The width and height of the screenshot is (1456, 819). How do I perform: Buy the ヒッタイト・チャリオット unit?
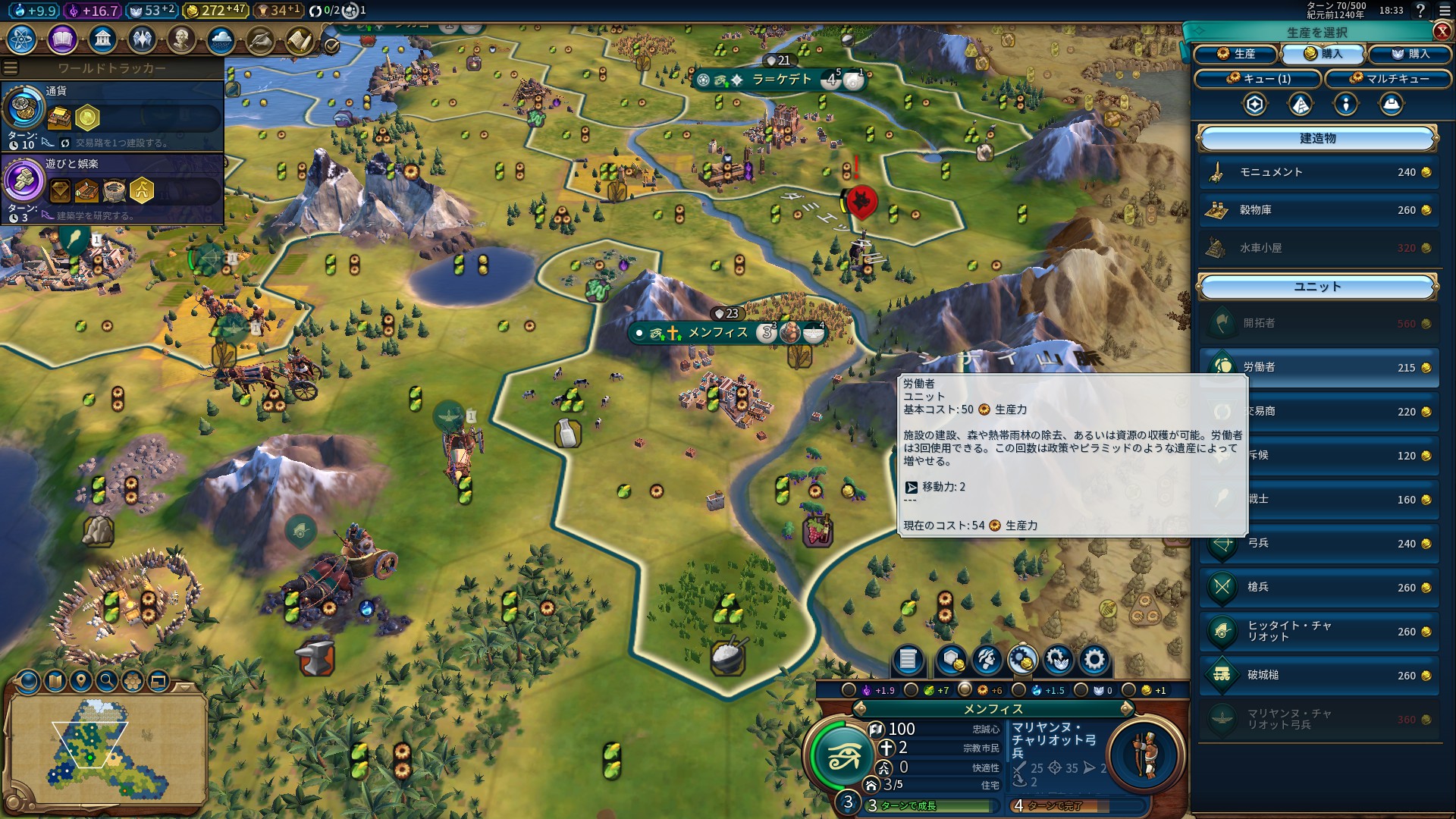(1318, 631)
